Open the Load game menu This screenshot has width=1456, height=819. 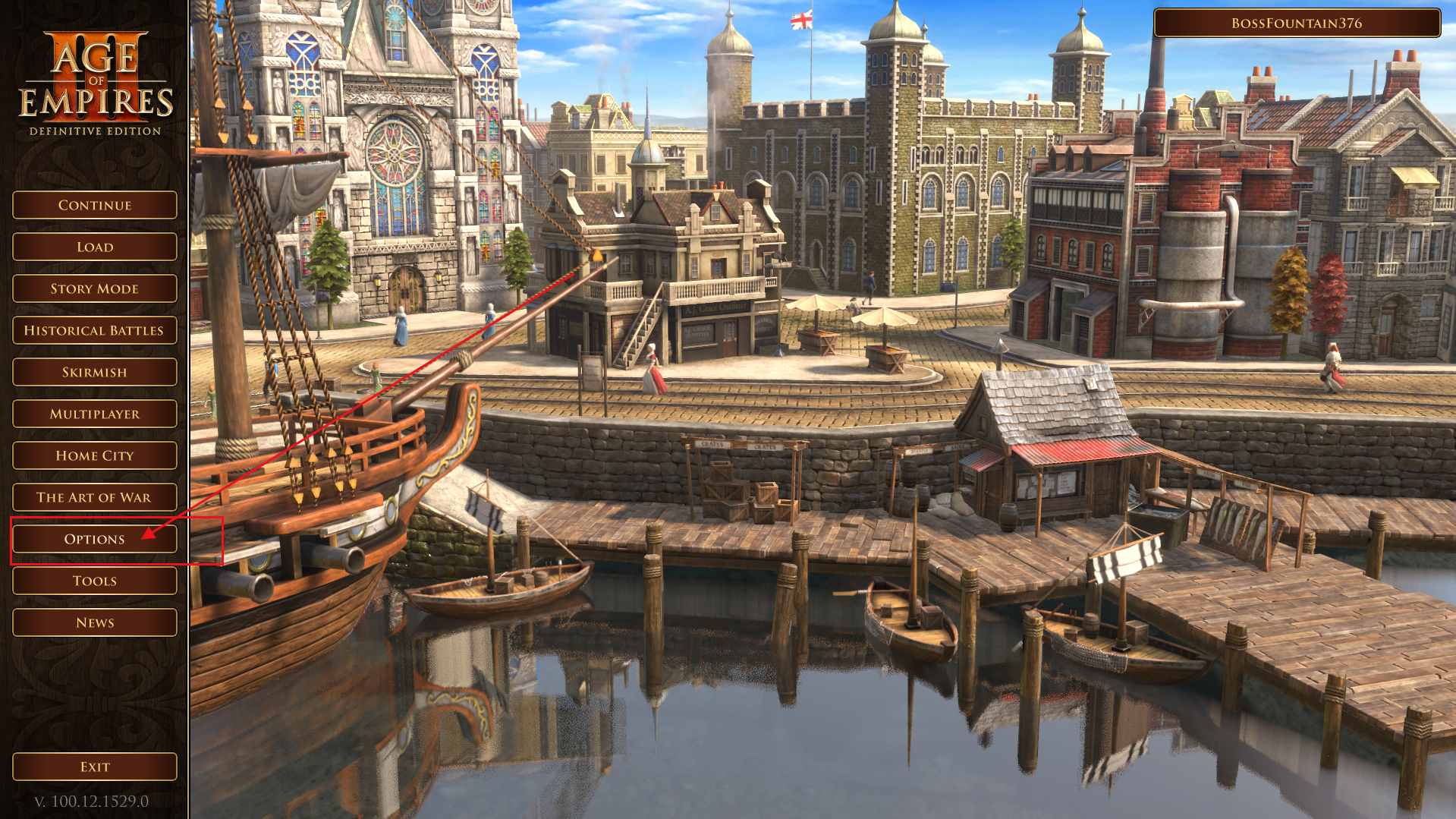[95, 247]
